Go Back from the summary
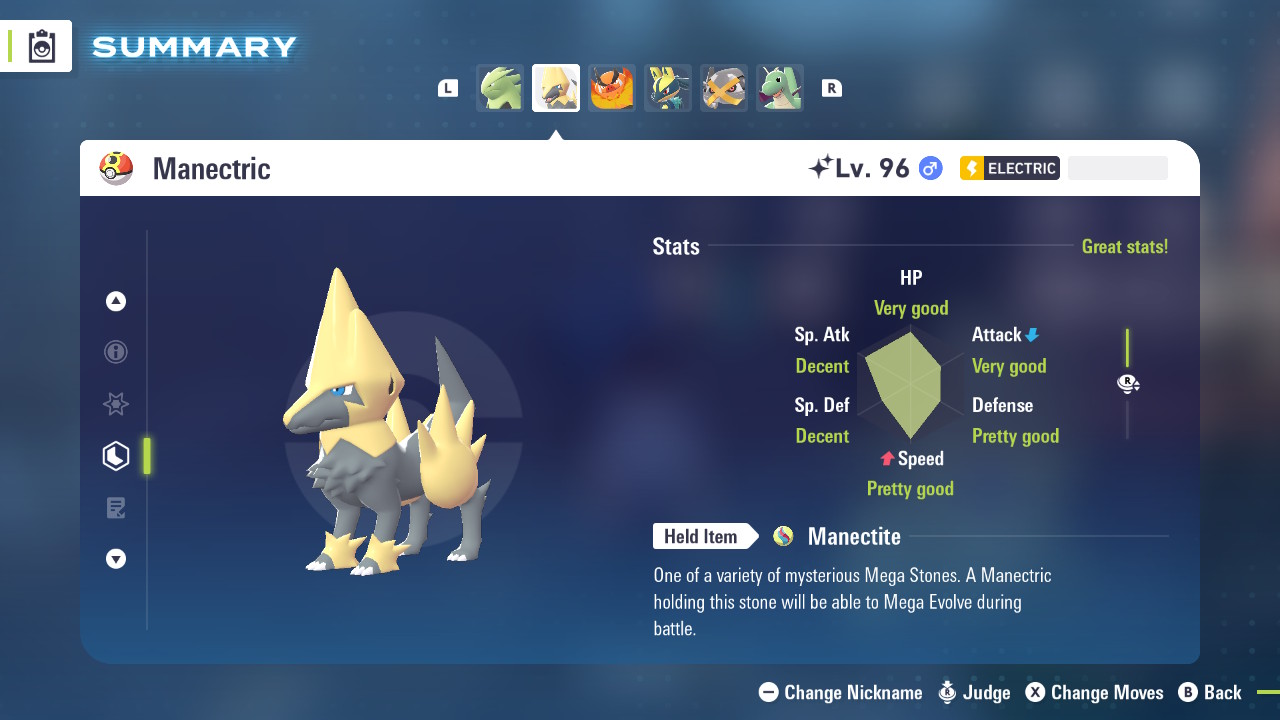This screenshot has width=1280, height=720. click(x=1210, y=692)
